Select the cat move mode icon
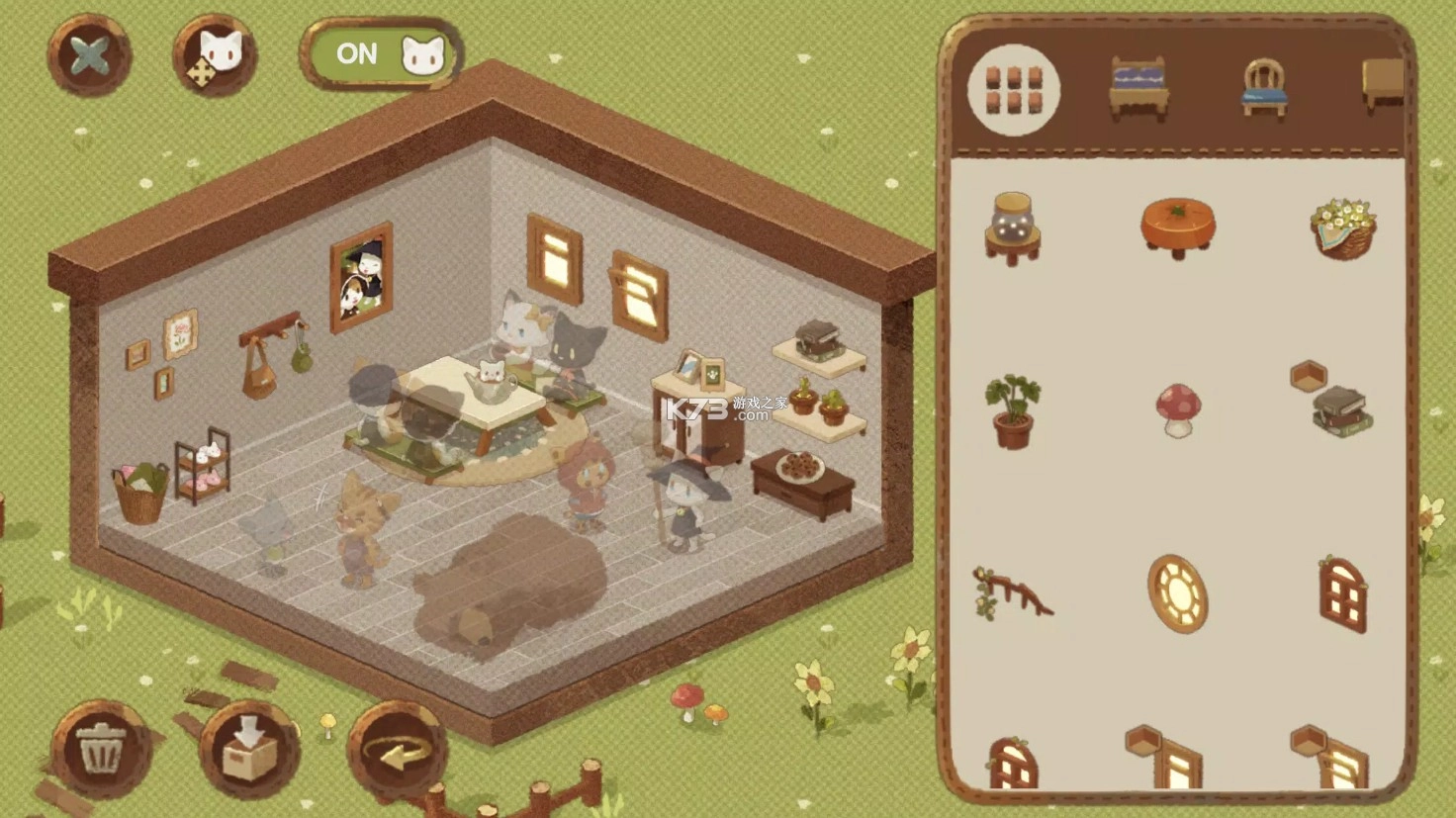Screen dimensions: 1456x818 pyautogui.click(x=213, y=56)
